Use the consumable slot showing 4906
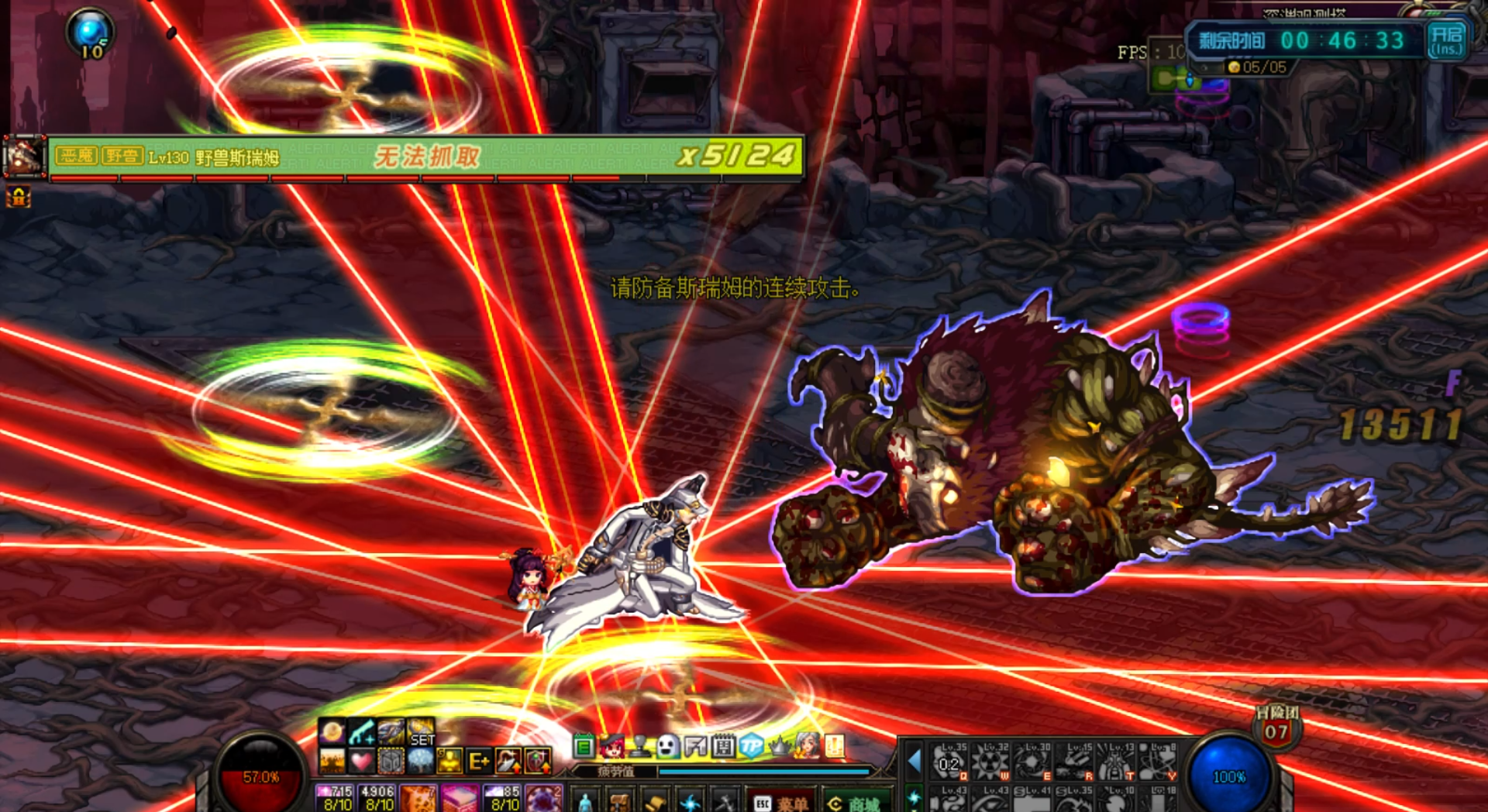Viewport: 1488px width, 812px height. [x=378, y=798]
